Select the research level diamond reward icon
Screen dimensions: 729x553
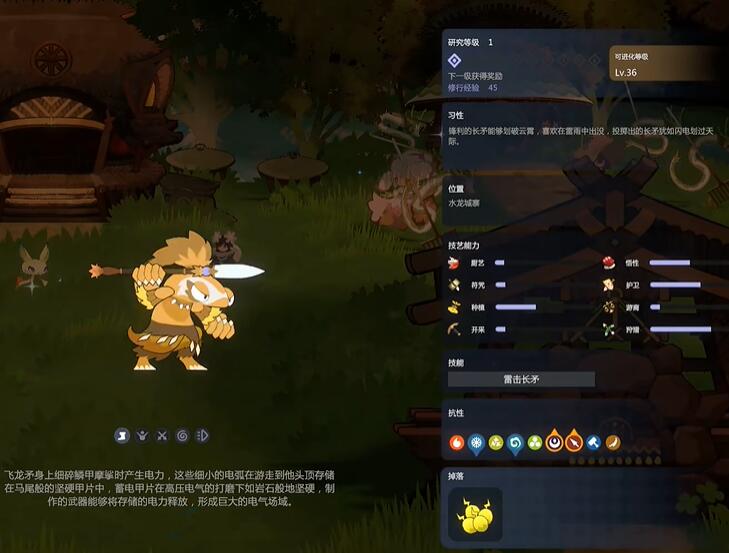point(455,60)
